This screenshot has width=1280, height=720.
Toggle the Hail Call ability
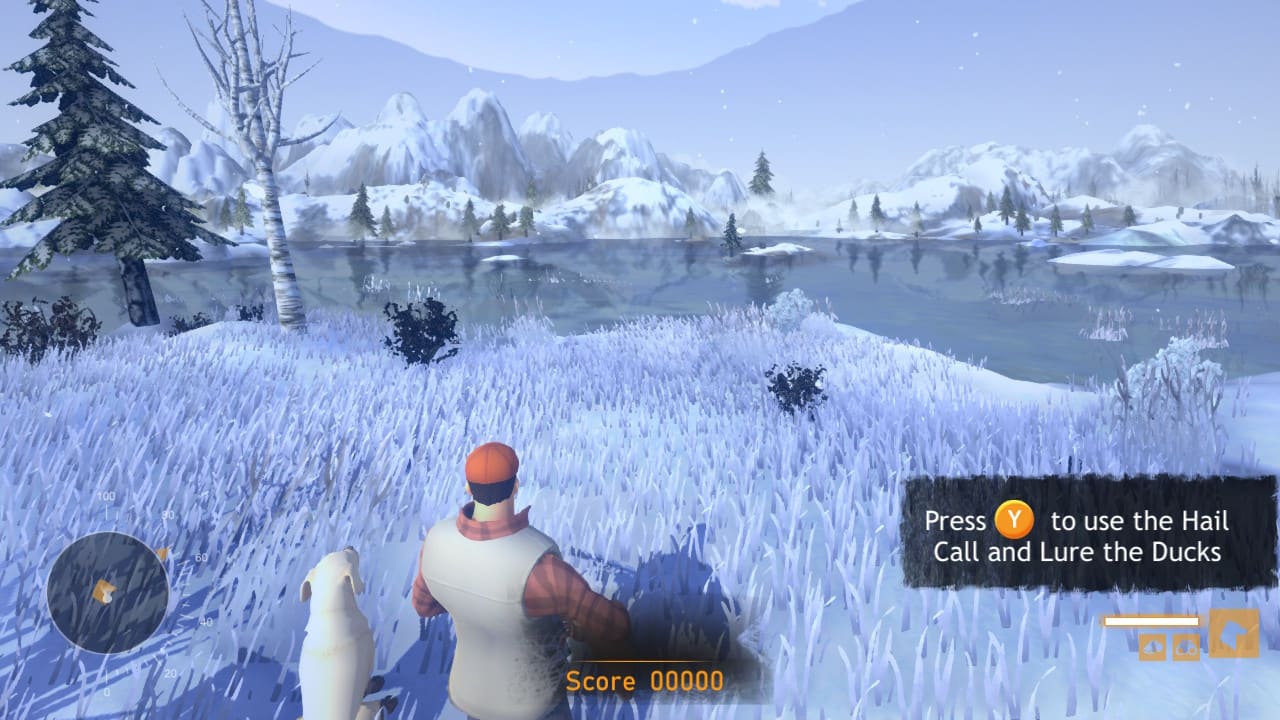[x=1152, y=646]
